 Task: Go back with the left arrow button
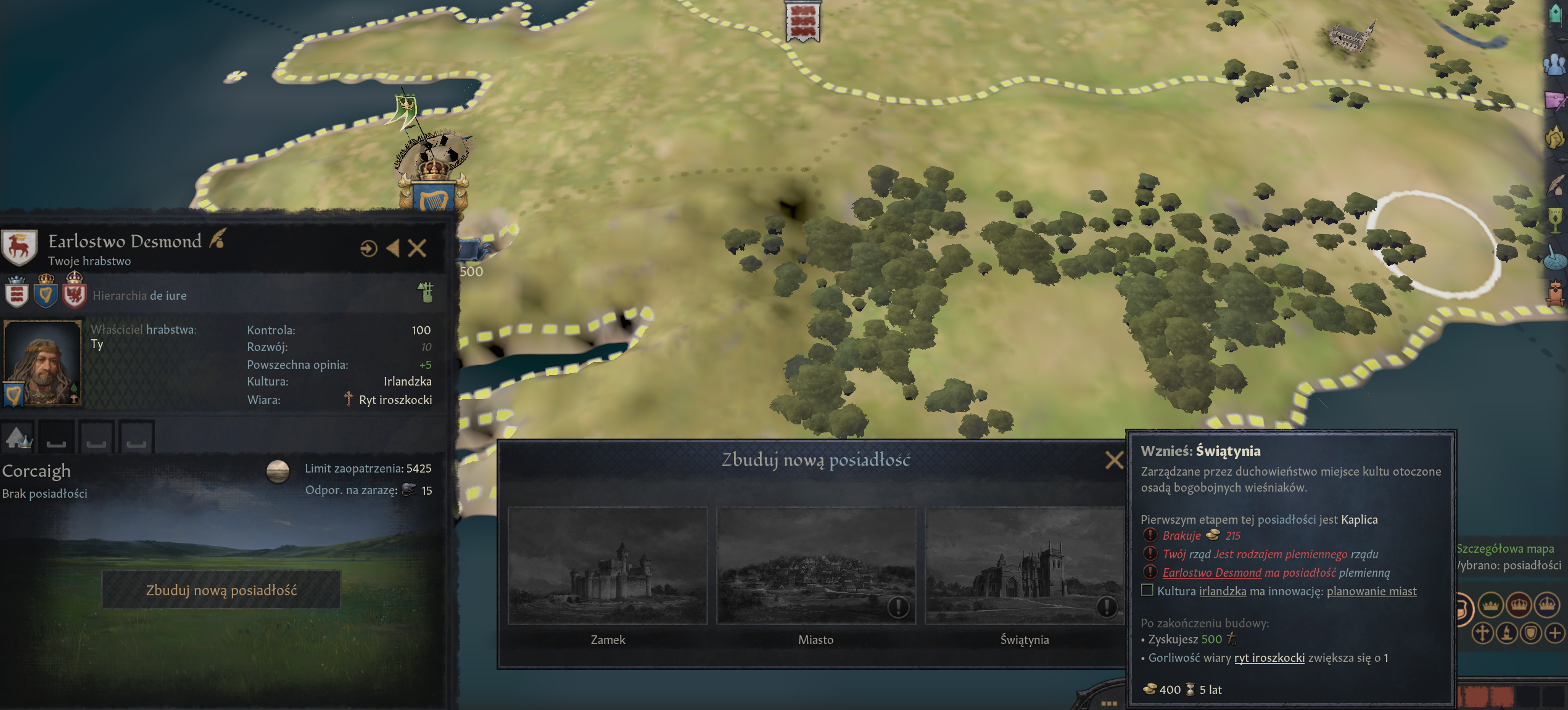[393, 249]
